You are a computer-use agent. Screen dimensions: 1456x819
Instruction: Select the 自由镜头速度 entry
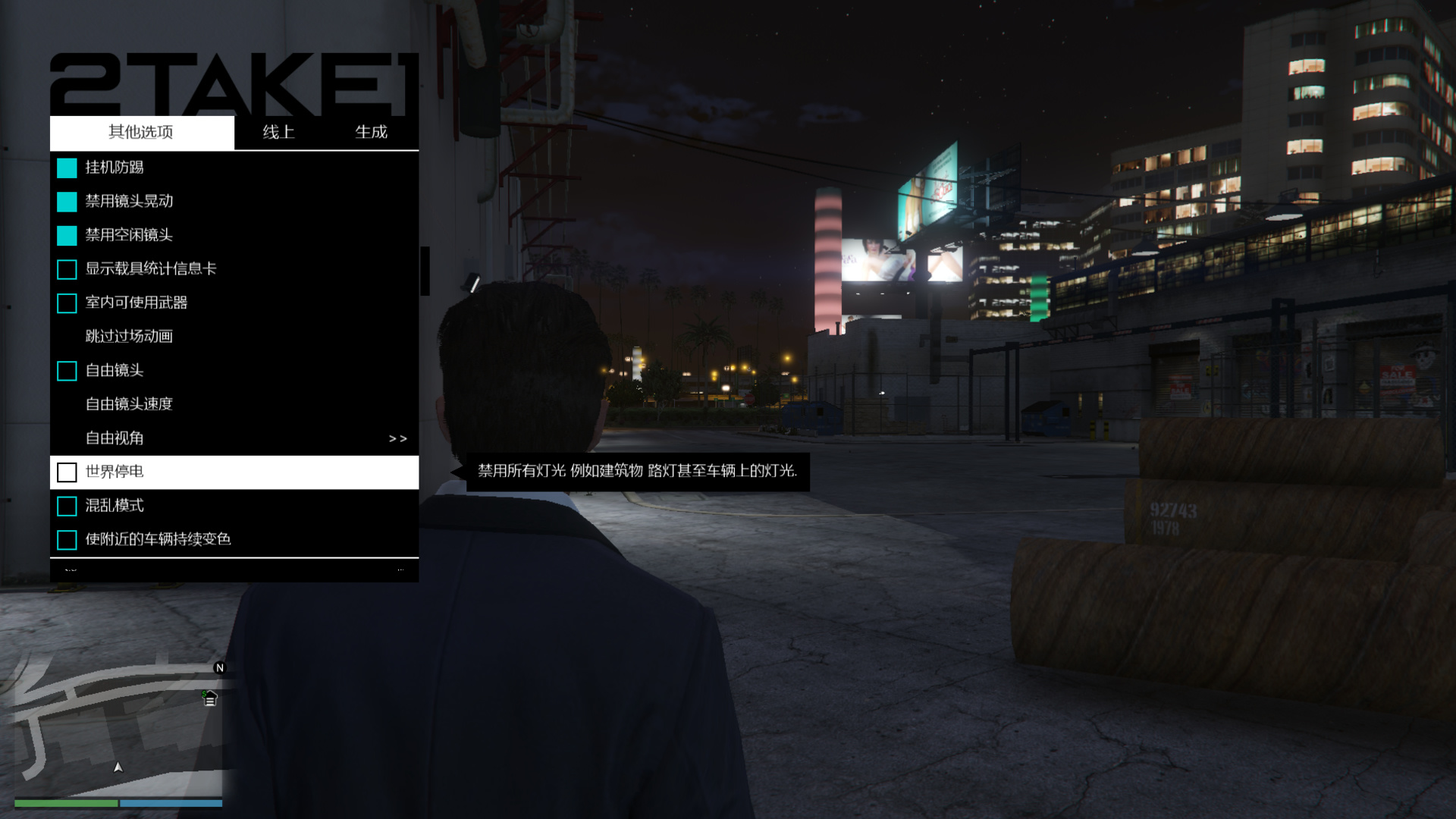point(129,404)
